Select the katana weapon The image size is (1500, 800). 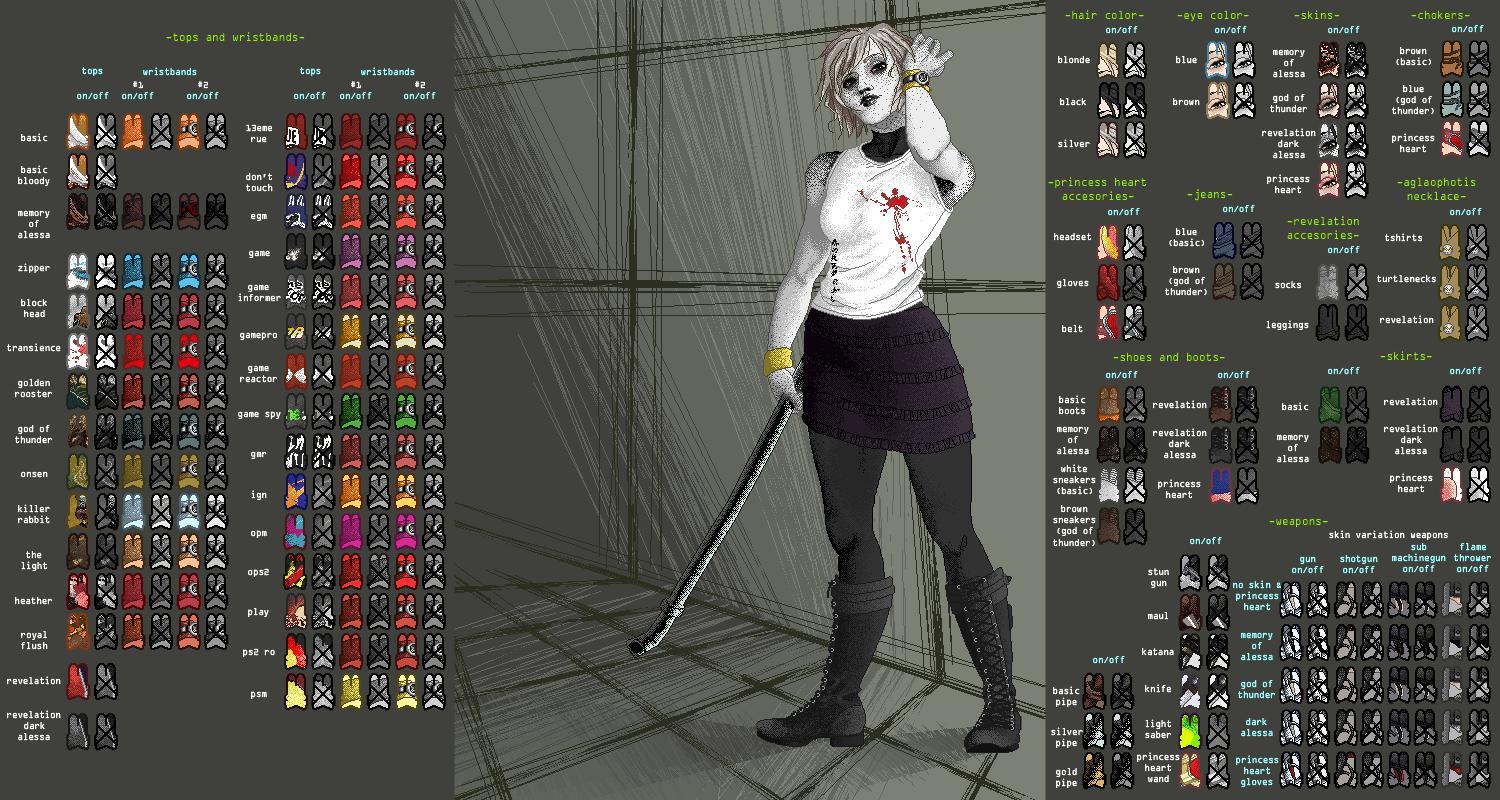click(x=1190, y=650)
